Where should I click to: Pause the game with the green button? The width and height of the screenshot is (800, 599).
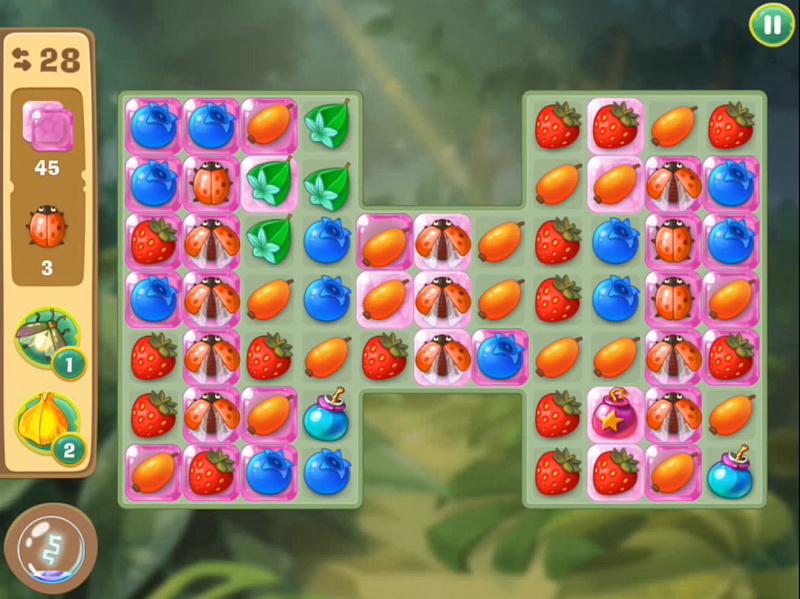point(772,25)
